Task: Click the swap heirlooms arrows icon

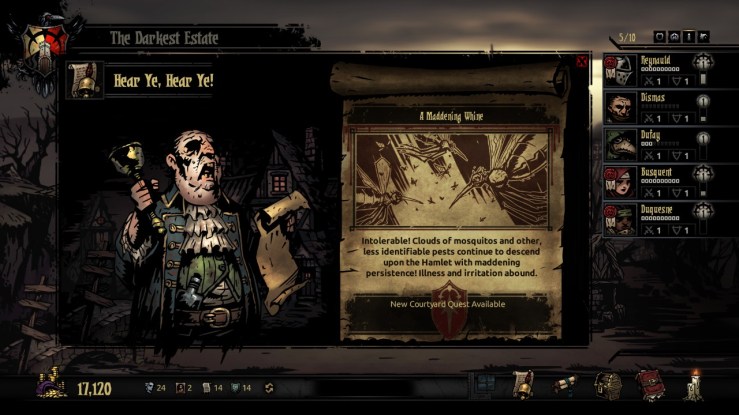Action: point(268,388)
